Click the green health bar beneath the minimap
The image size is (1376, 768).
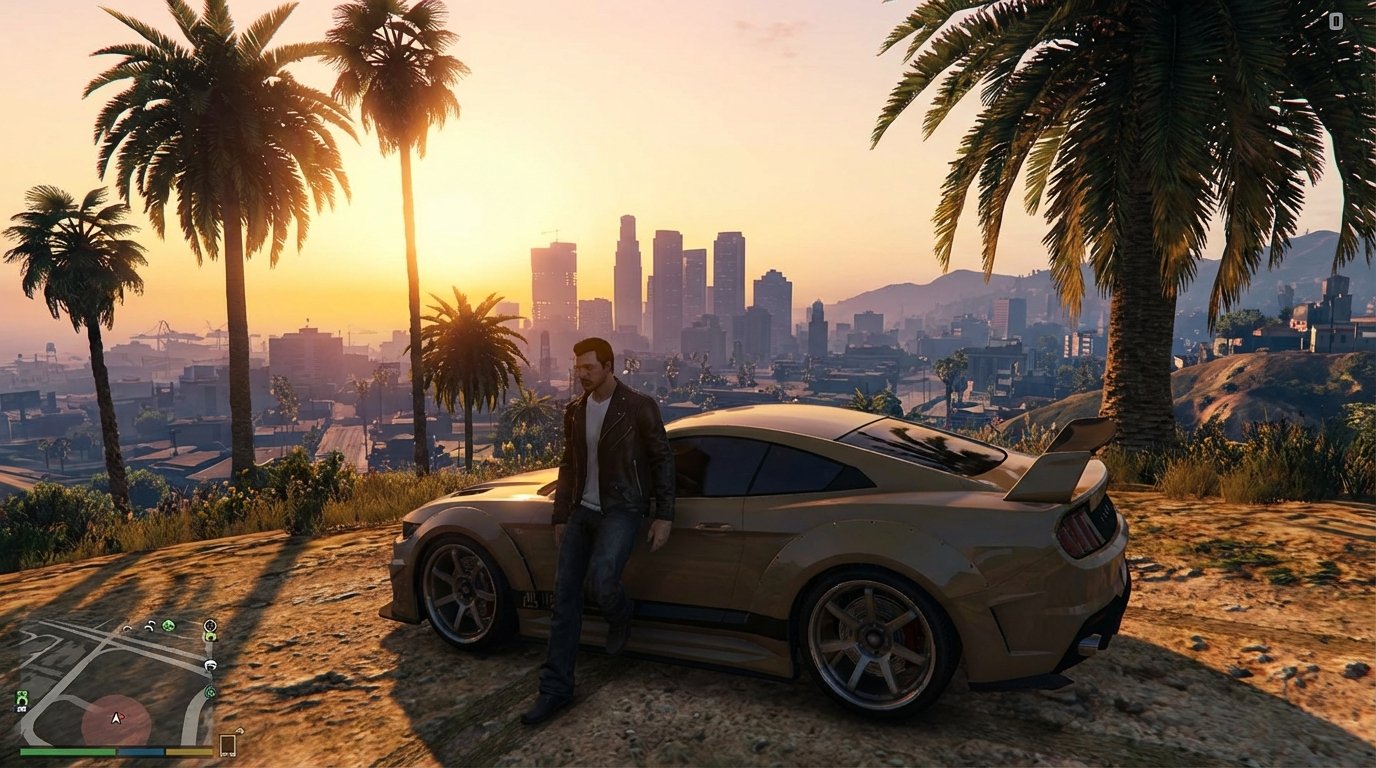click(x=66, y=752)
